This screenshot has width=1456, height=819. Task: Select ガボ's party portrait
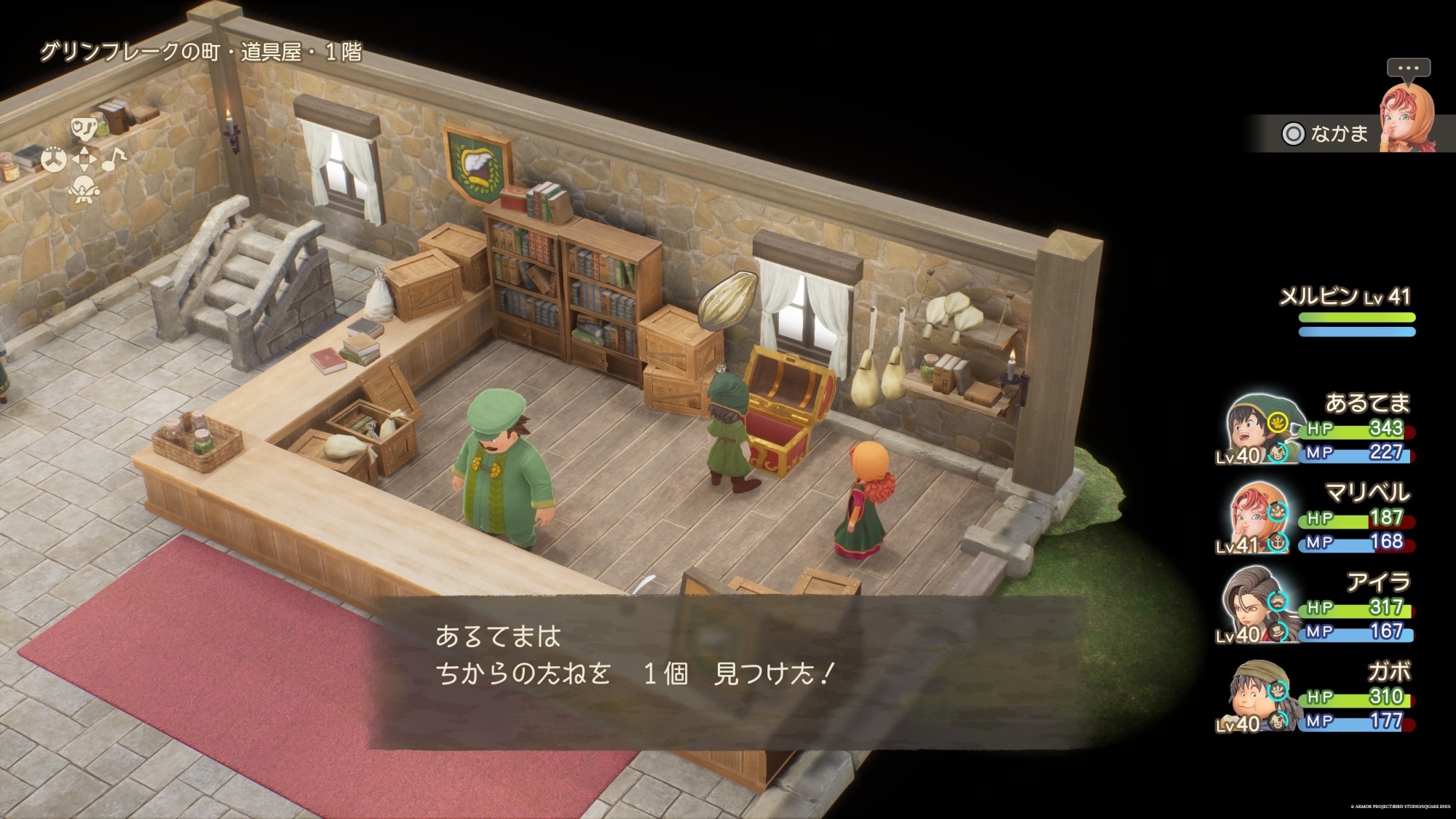coord(1251,696)
